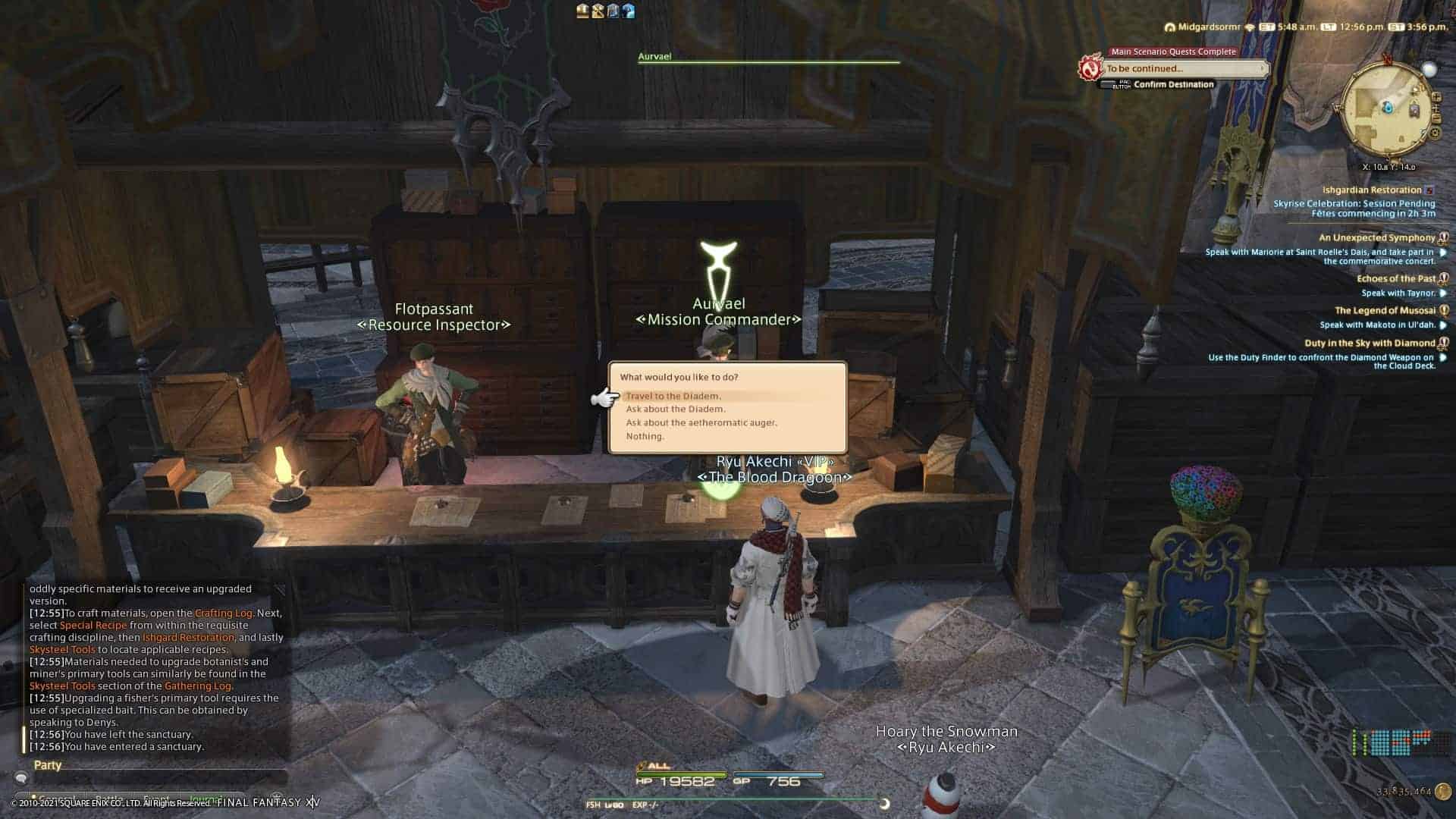Switch to the Party list panel
Screen dimensions: 1456x819
click(x=47, y=765)
